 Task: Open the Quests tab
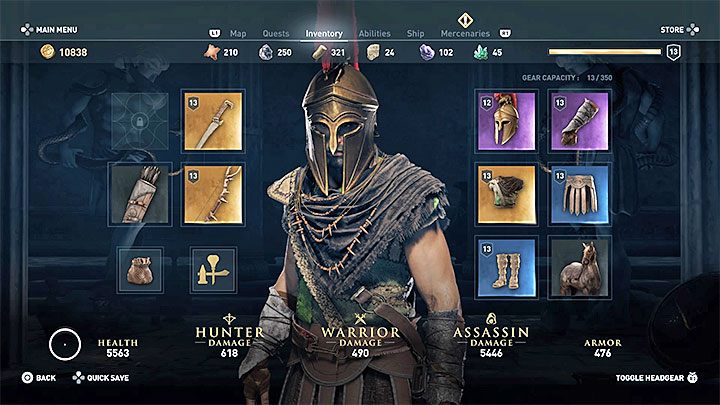click(276, 33)
